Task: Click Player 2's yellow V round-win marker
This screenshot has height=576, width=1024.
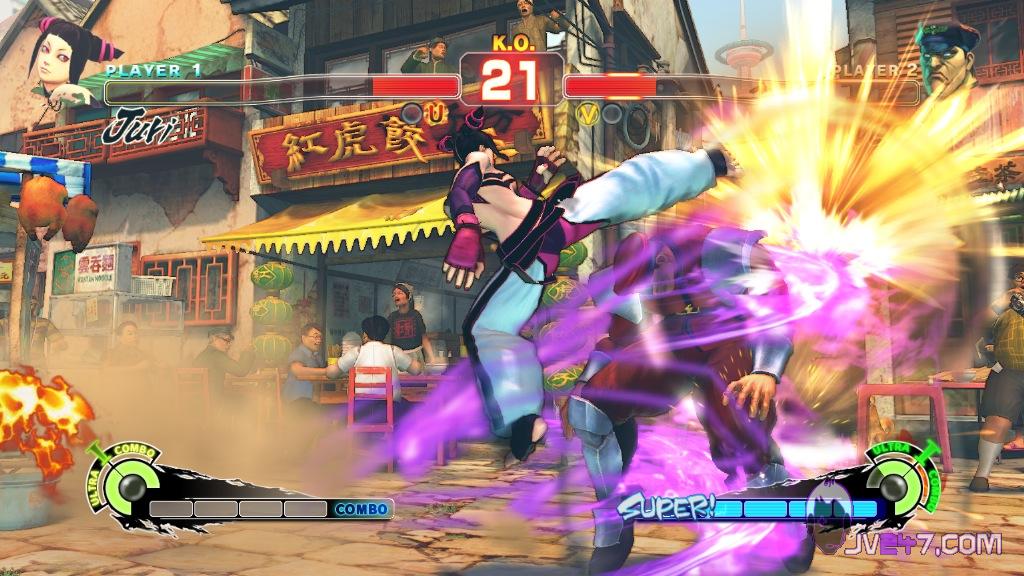Action: tap(588, 114)
